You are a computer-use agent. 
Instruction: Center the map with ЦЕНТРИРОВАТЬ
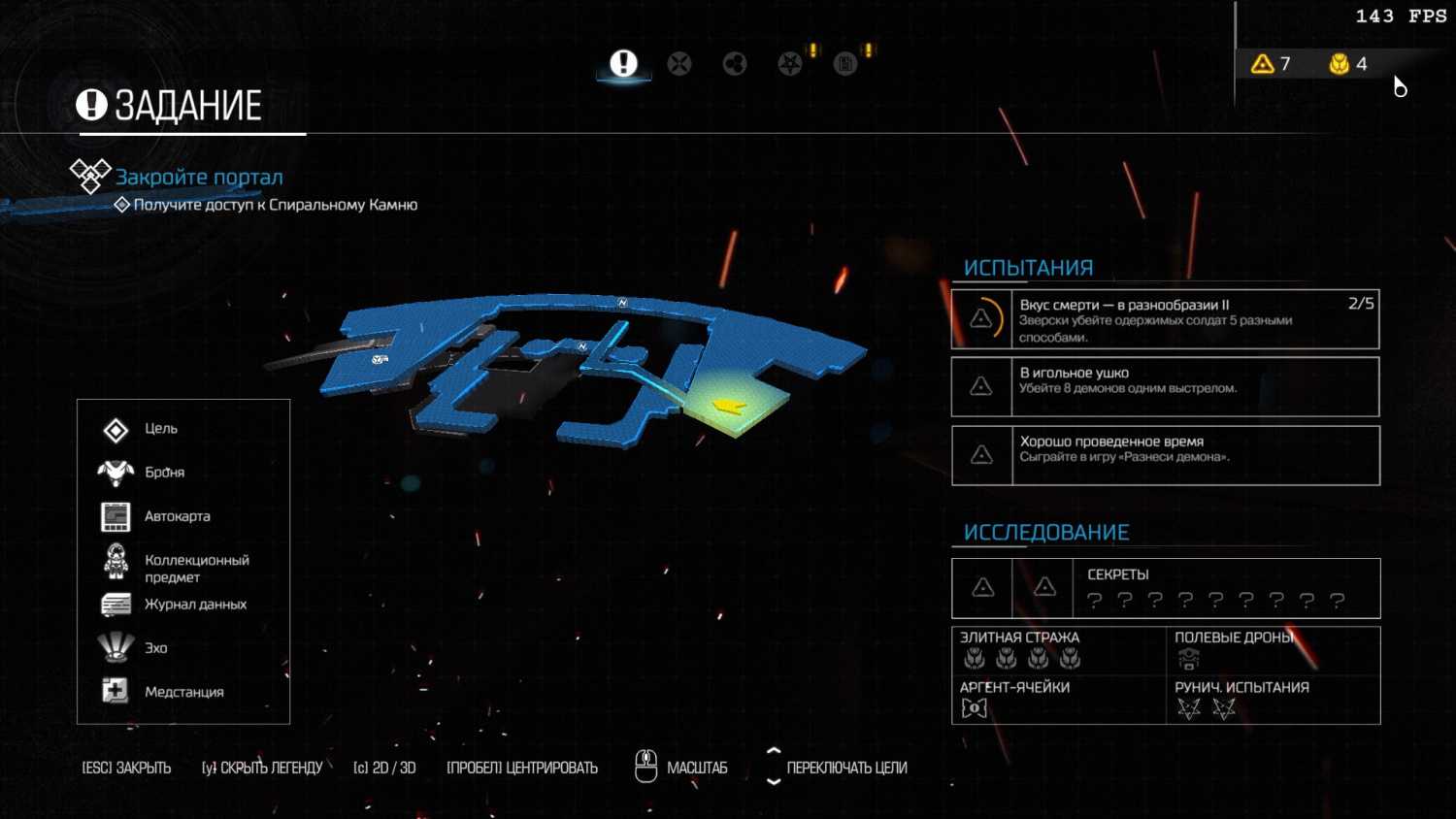point(522,768)
